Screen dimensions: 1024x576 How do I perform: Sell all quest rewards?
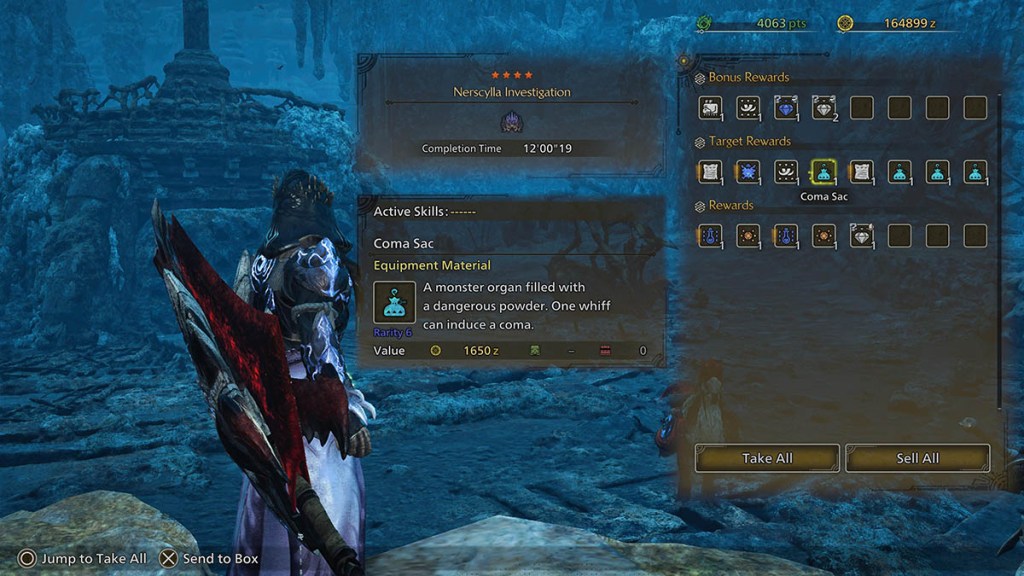pyautogui.click(x=917, y=458)
